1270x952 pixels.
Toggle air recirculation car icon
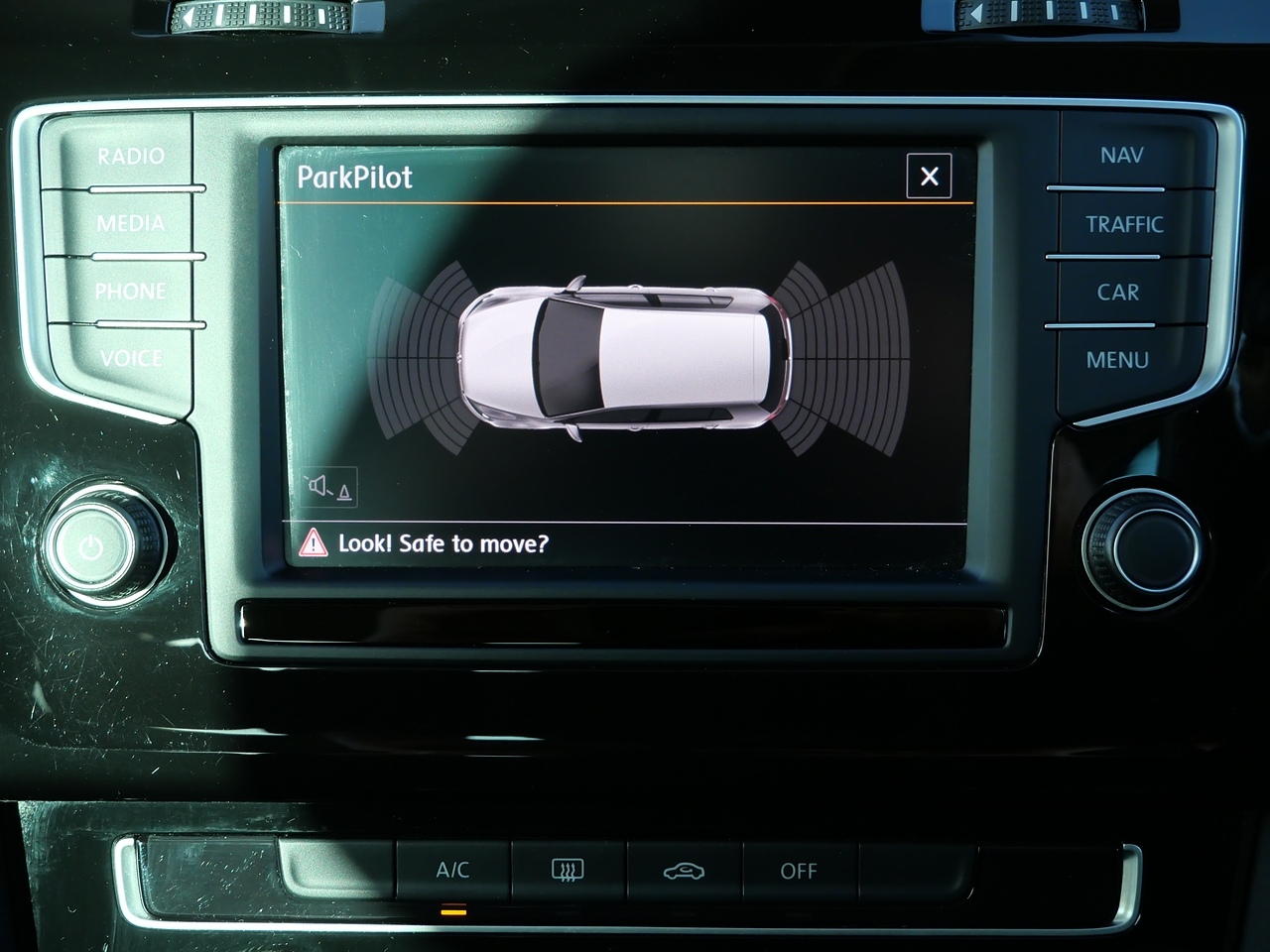684,871
